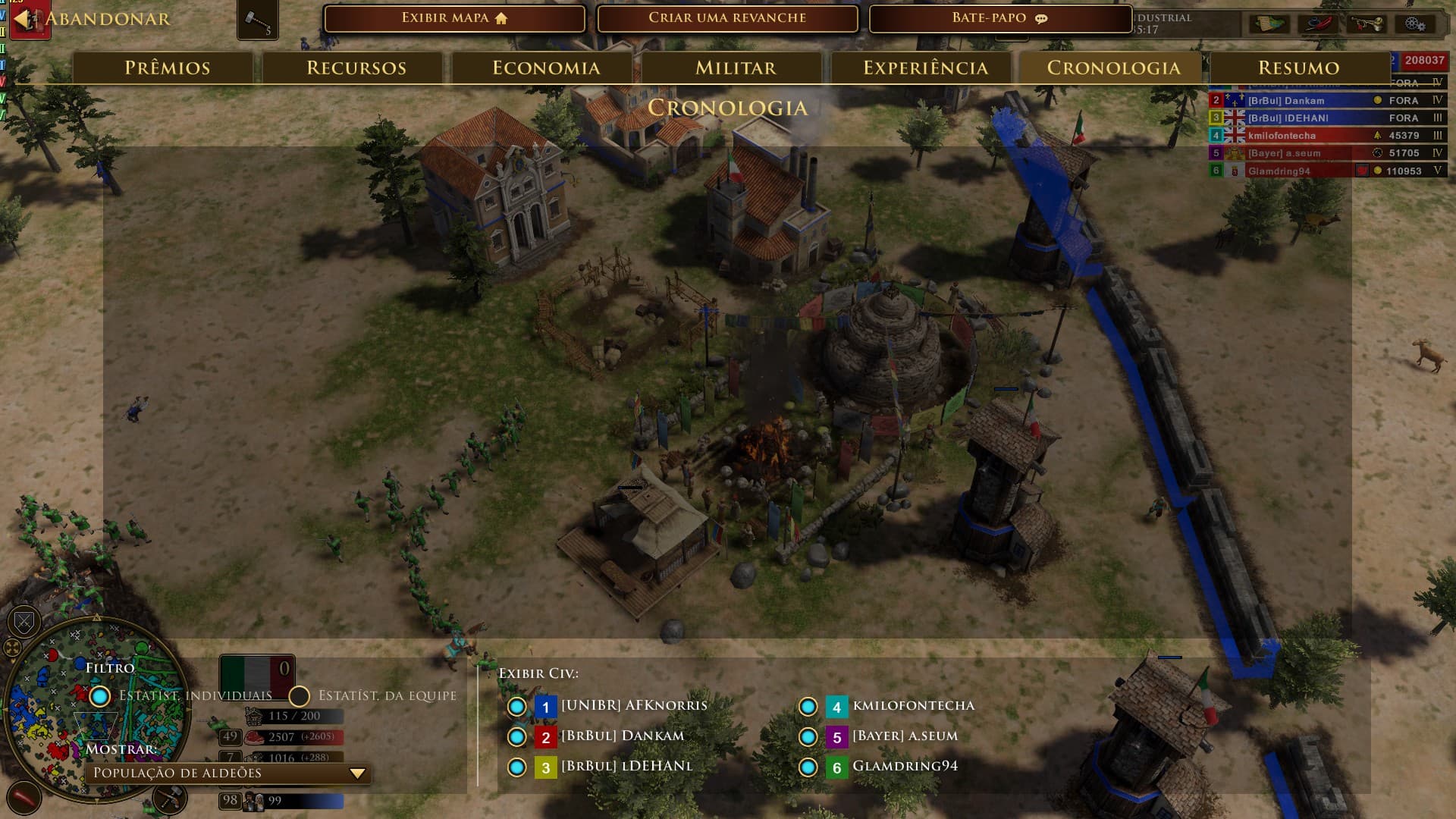Open the Economia tab
Screen dimensions: 1456x819
[x=546, y=68]
